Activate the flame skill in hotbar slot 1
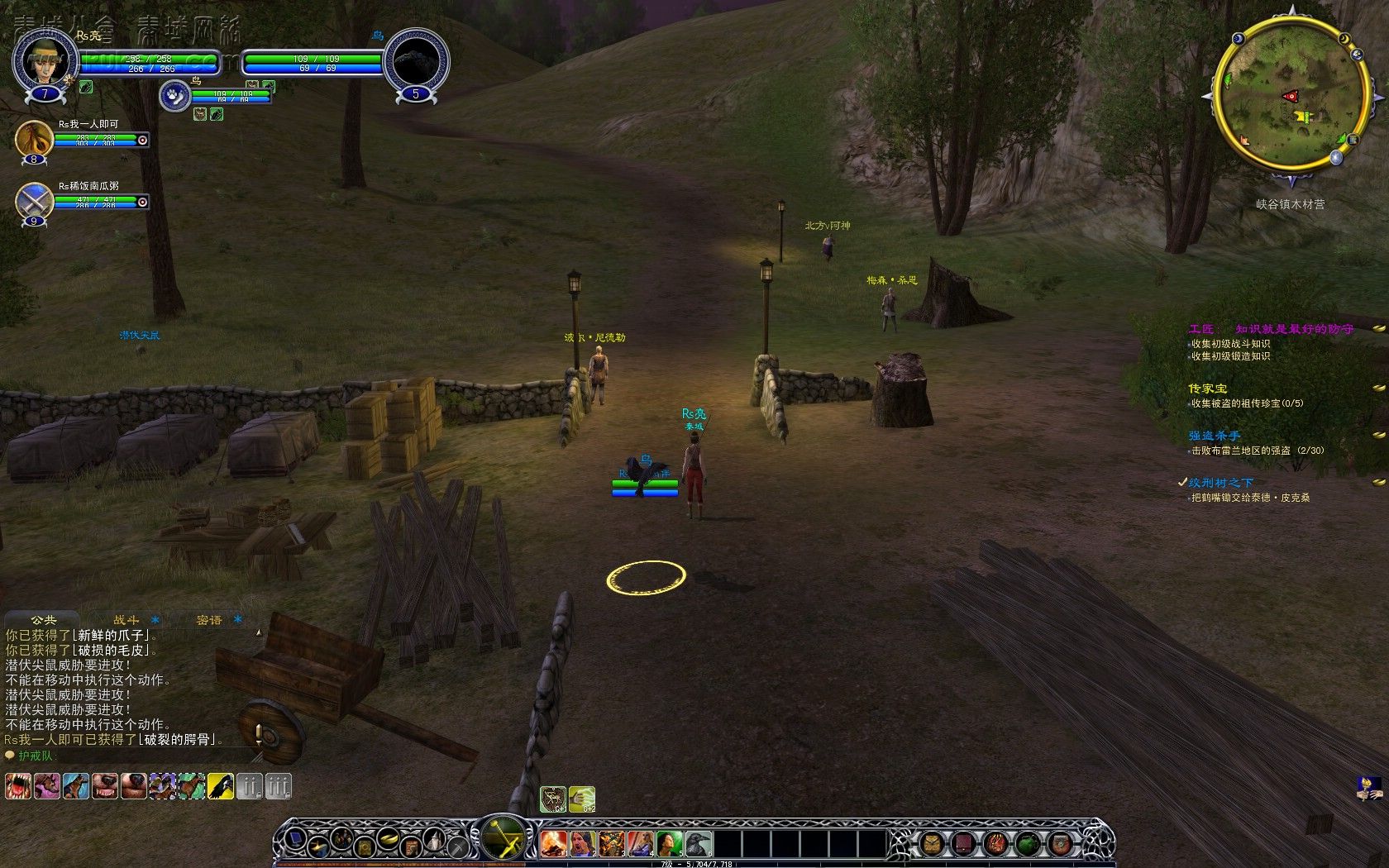 point(553,843)
